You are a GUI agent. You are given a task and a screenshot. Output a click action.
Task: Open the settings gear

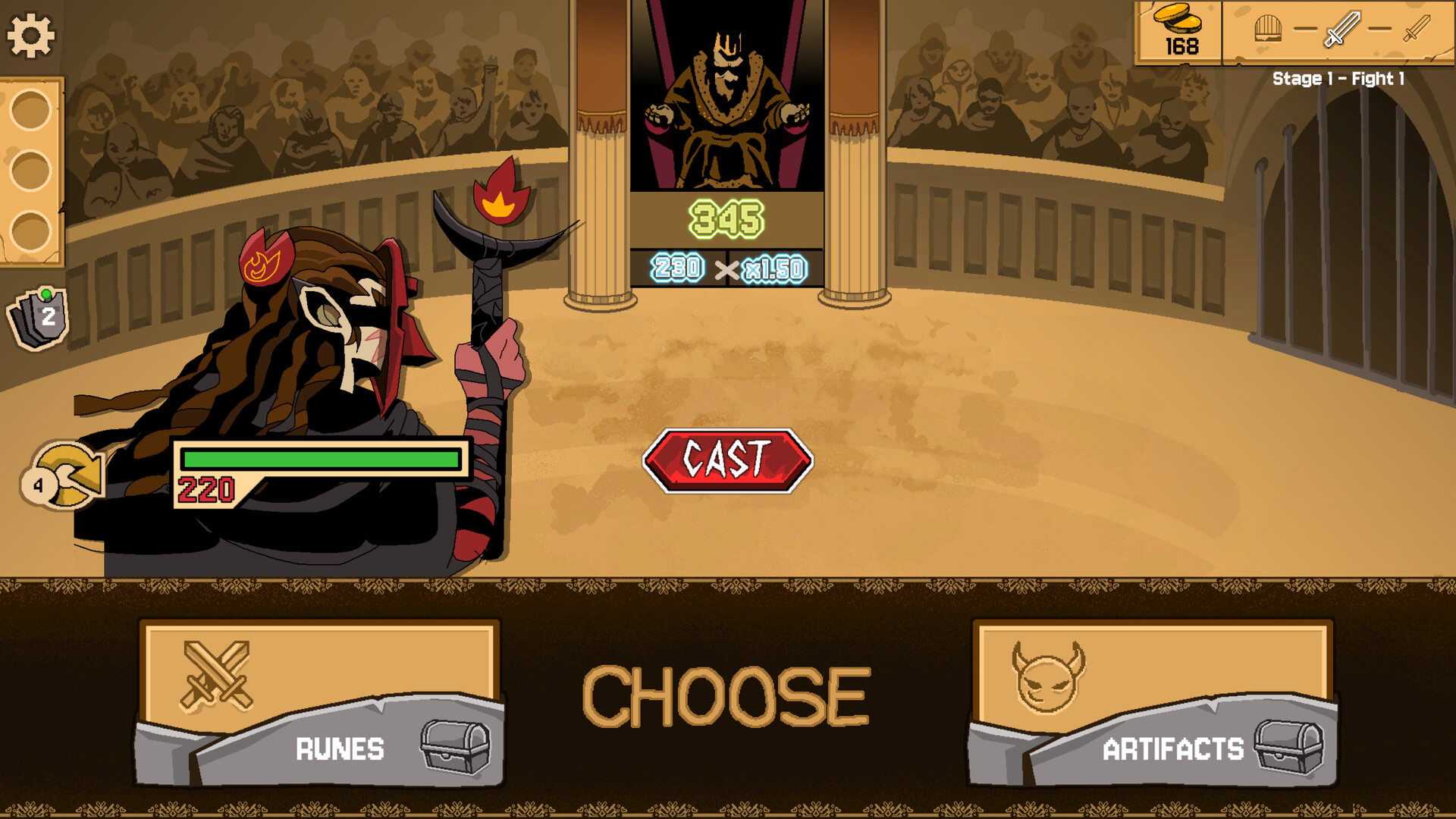click(29, 32)
